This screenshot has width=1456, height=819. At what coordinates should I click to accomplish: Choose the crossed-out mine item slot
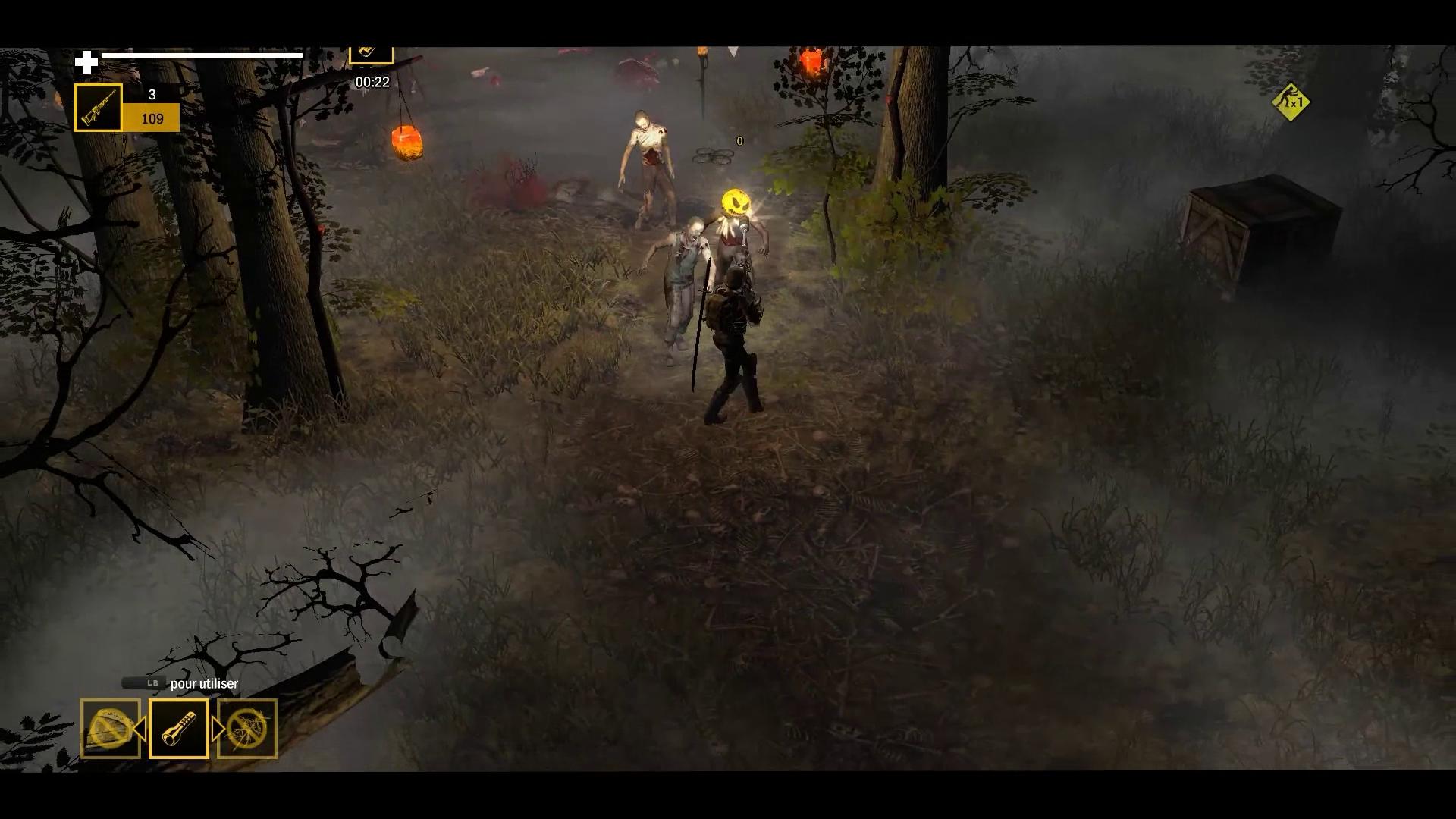[111, 729]
